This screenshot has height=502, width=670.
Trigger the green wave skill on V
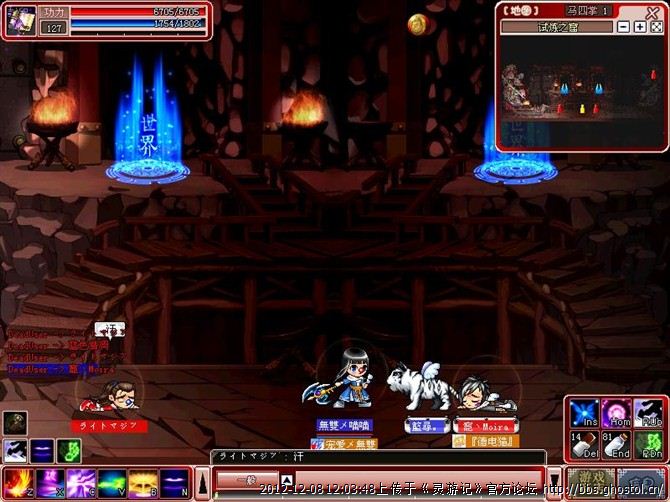tap(112, 482)
